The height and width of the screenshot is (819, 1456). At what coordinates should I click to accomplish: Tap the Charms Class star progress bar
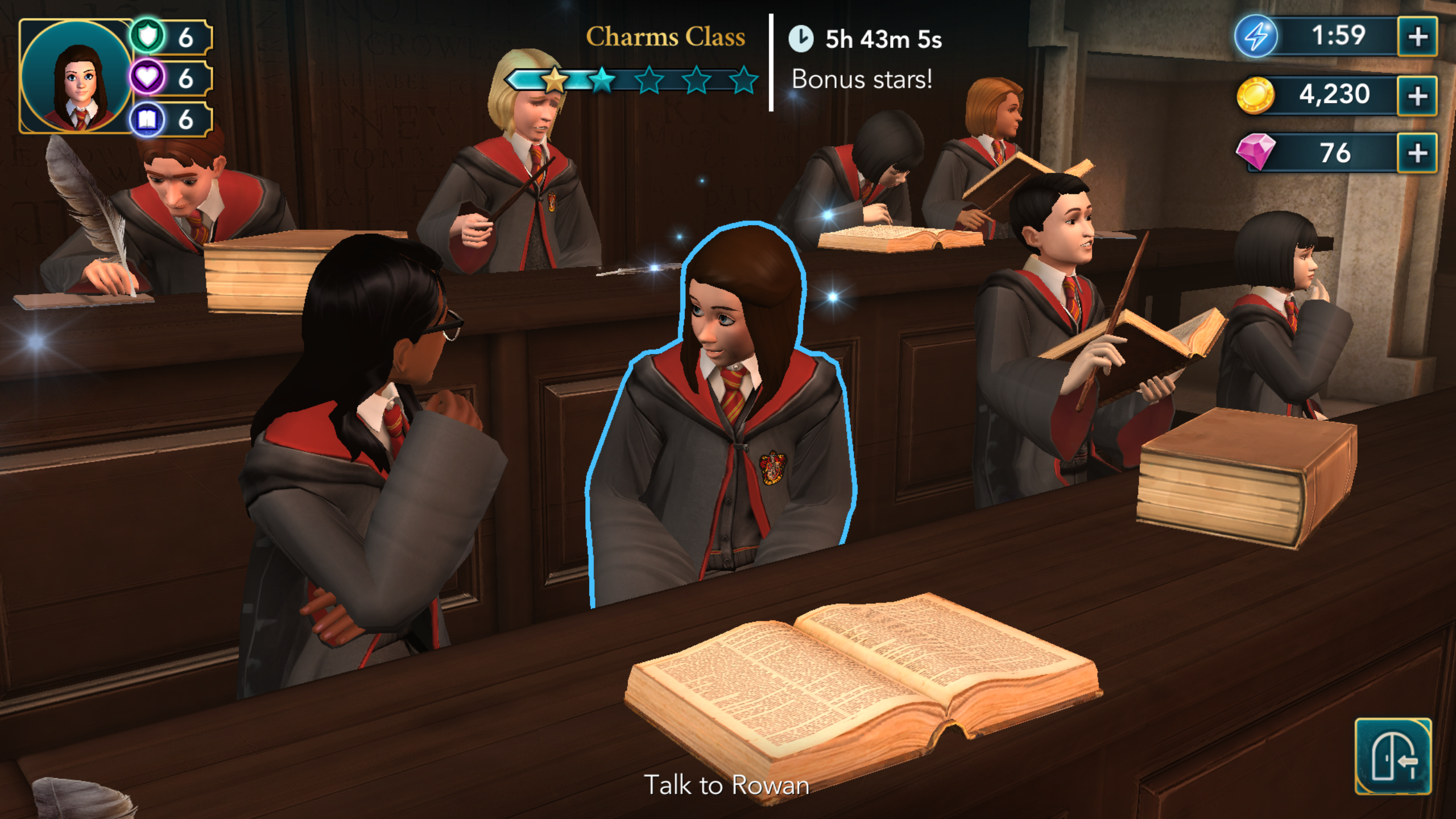631,80
